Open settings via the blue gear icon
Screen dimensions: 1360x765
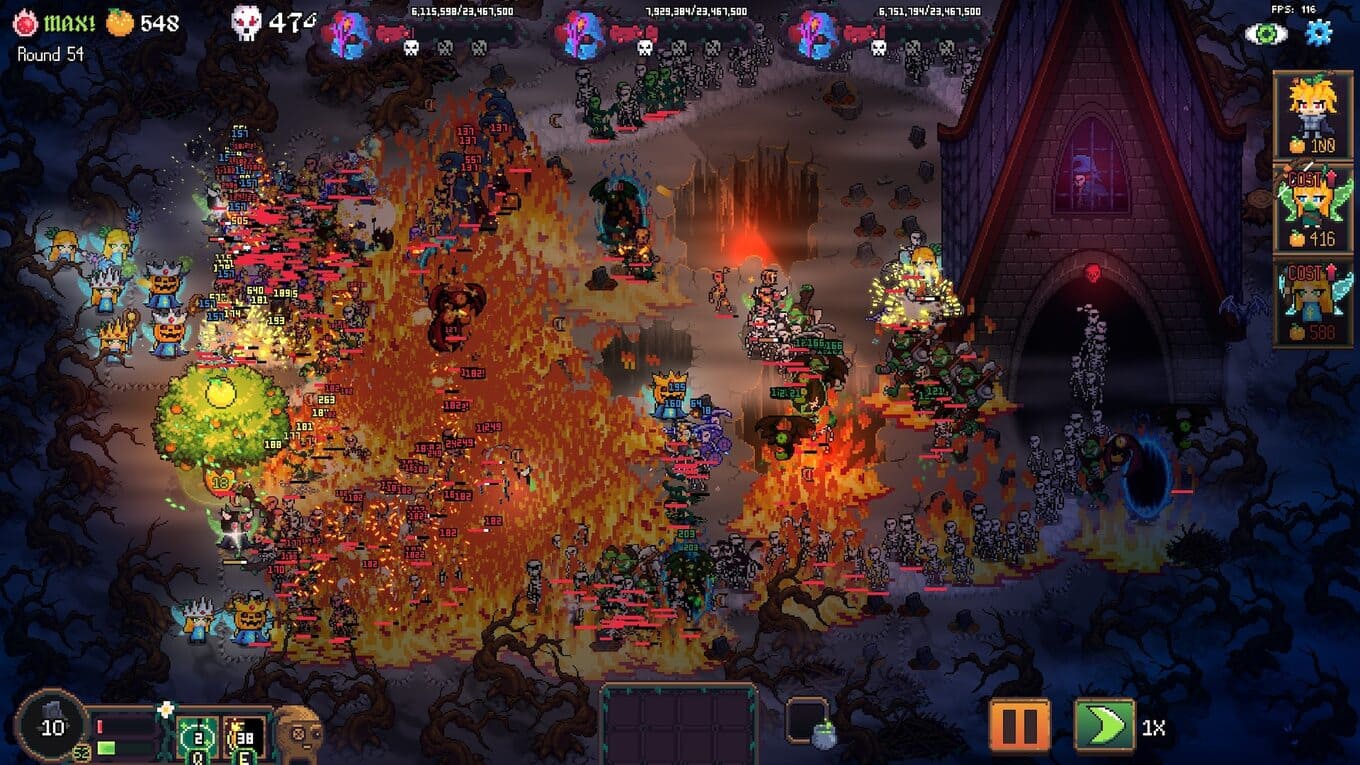tap(1319, 33)
